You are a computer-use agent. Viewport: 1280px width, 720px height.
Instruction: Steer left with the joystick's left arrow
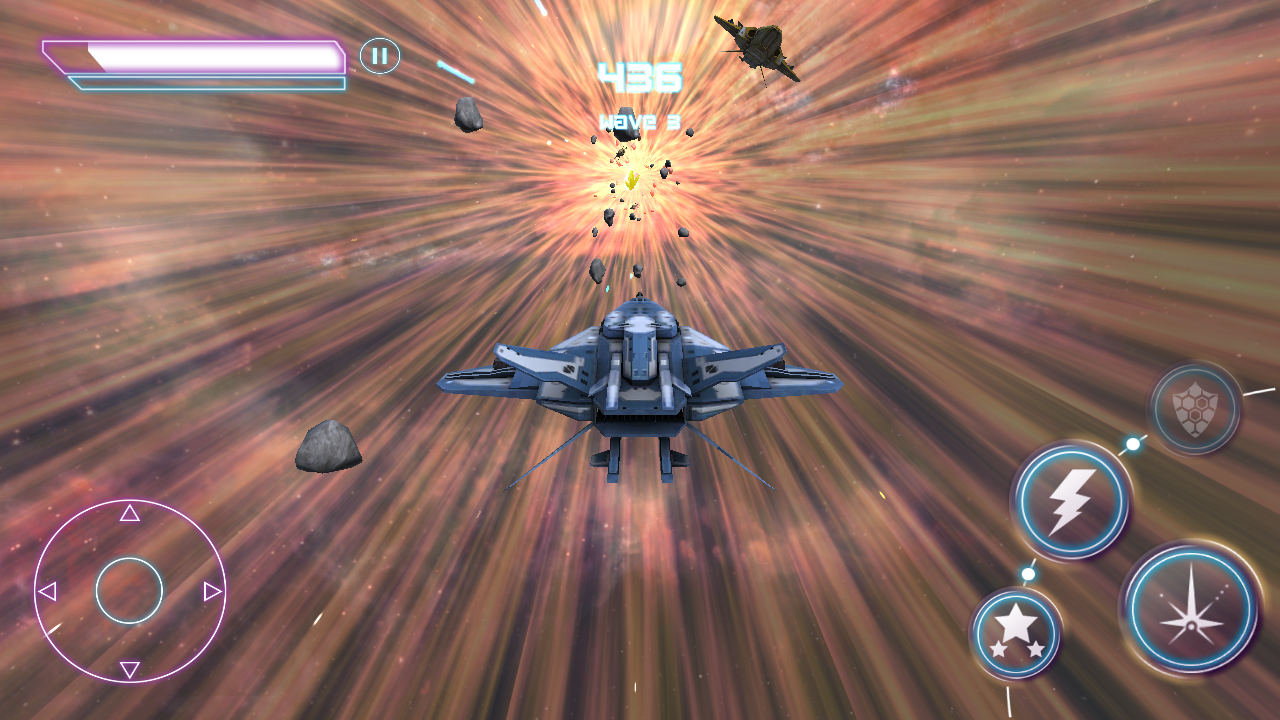click(46, 592)
